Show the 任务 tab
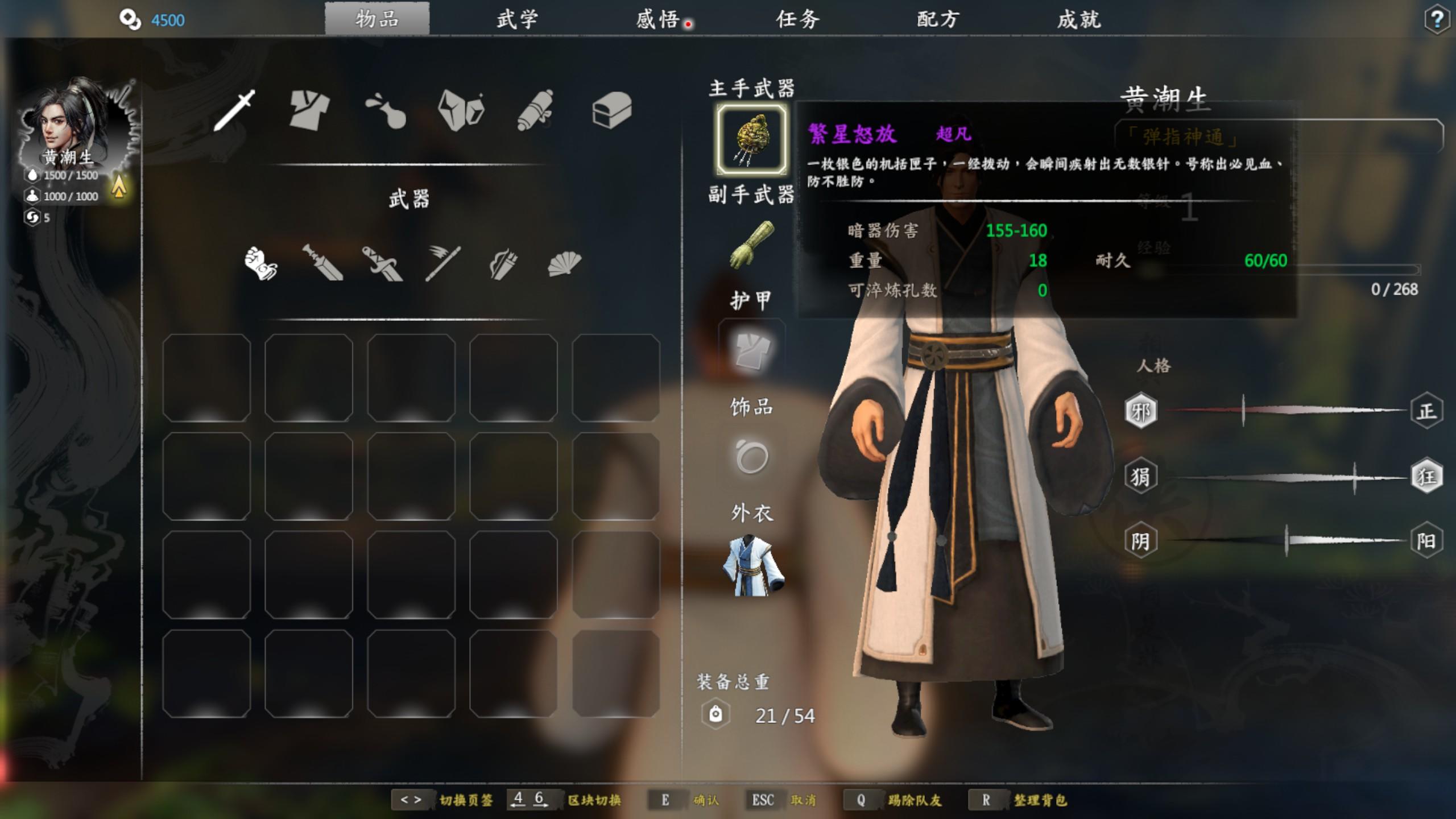1456x819 pixels. click(798, 19)
